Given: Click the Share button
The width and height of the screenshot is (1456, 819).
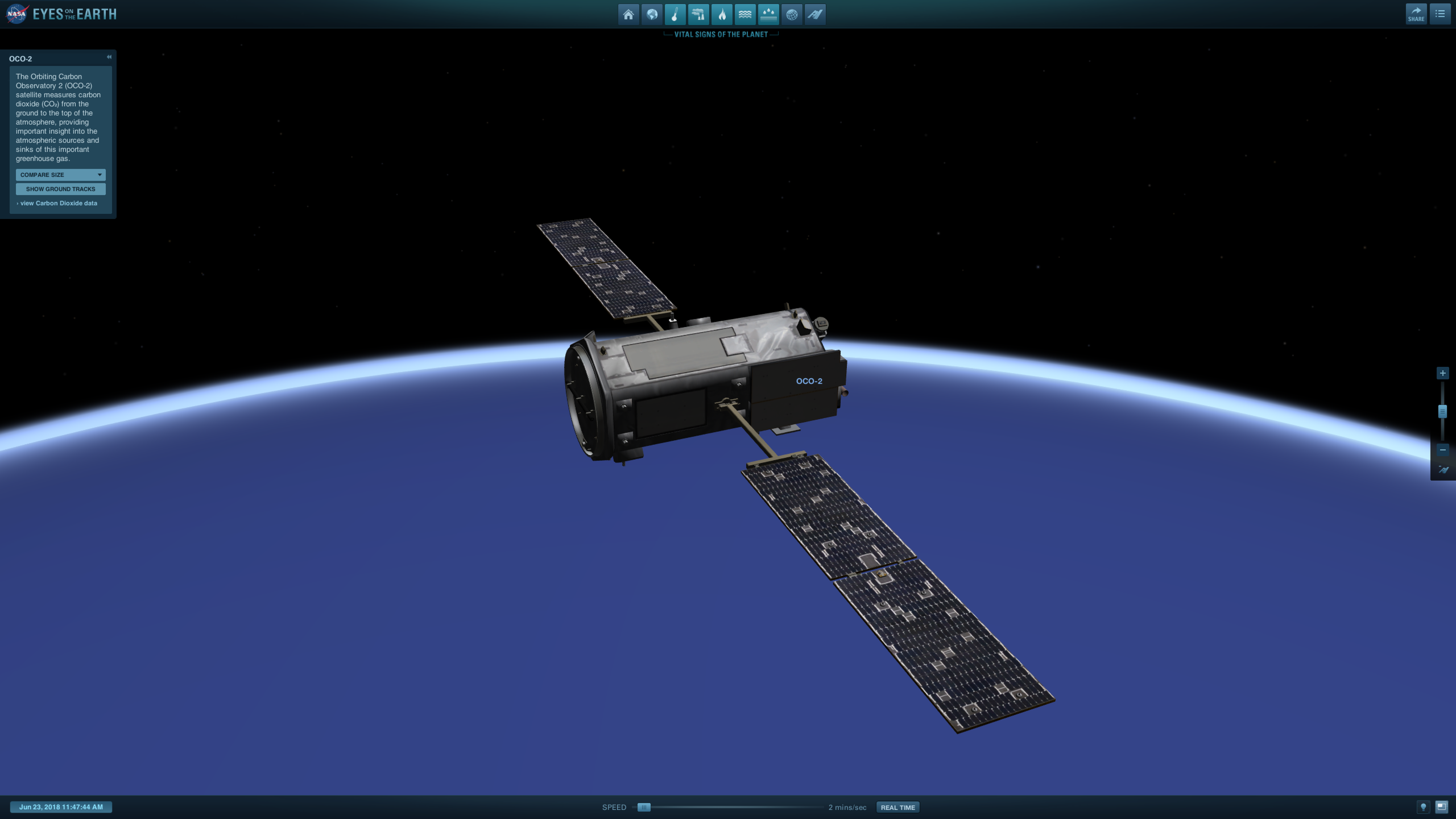Looking at the screenshot, I should (1416, 14).
